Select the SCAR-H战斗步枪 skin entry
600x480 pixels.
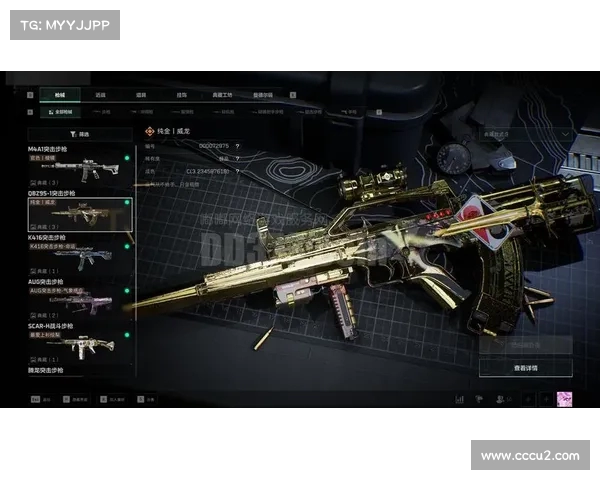[80, 343]
